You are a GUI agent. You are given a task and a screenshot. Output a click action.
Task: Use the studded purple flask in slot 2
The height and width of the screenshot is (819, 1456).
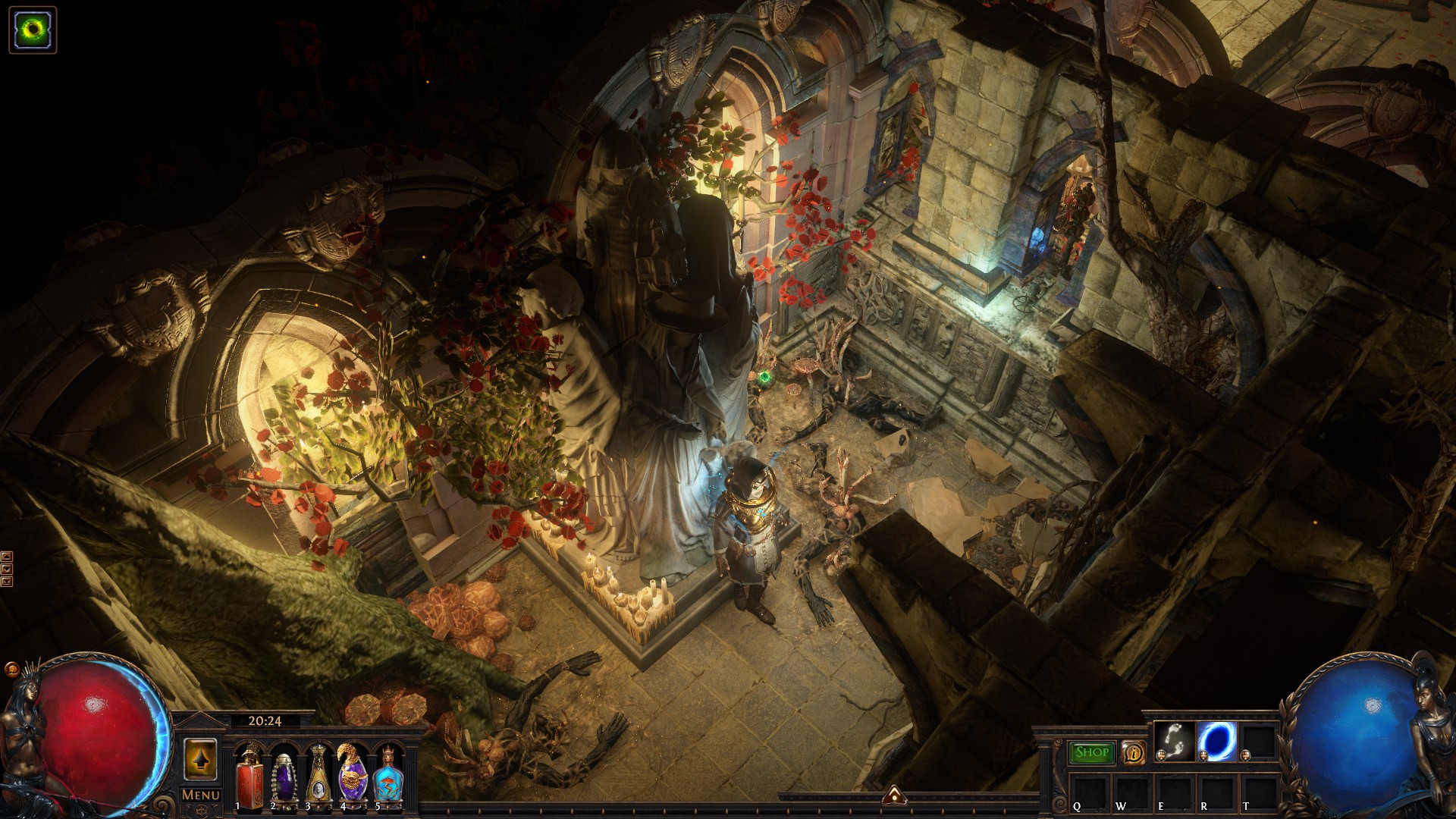283,775
